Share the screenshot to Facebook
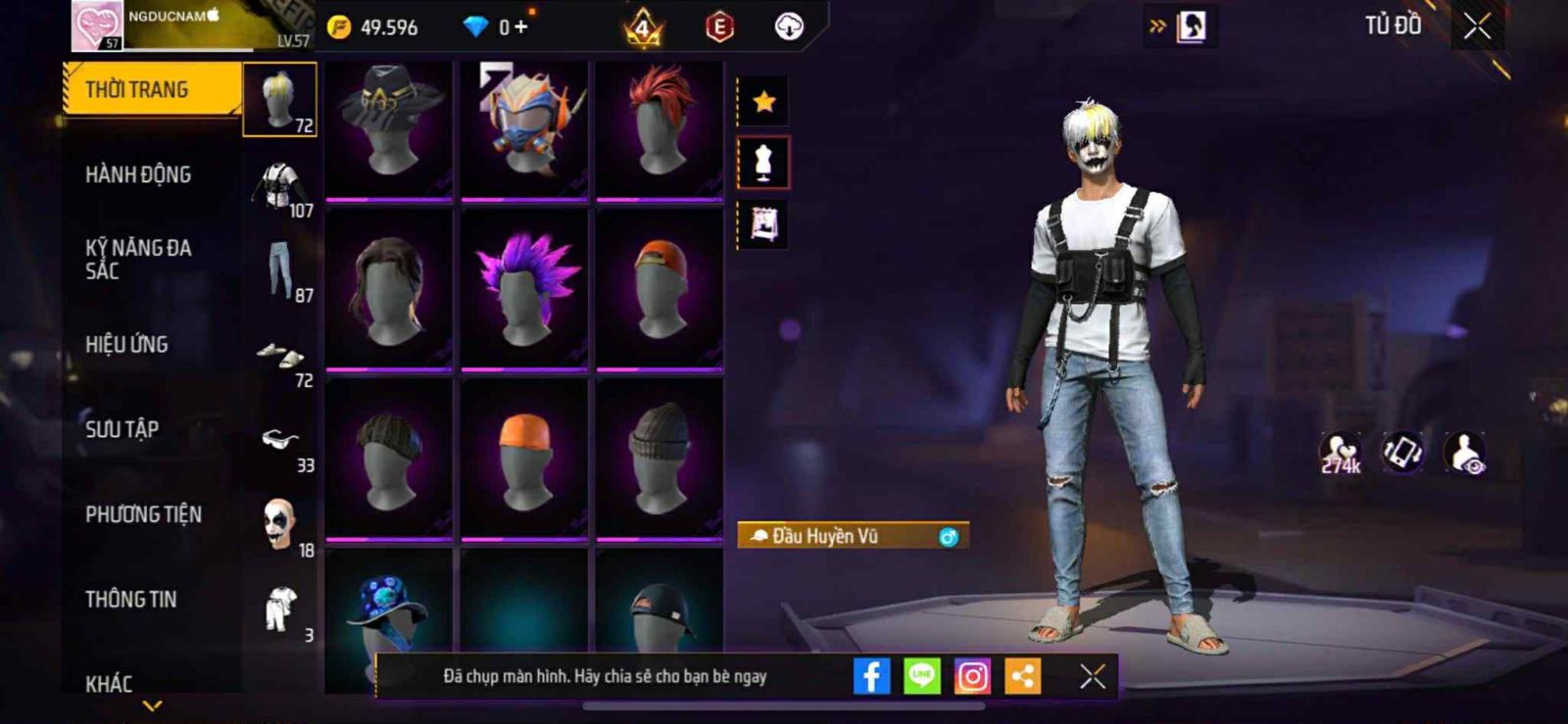Image resolution: width=1568 pixels, height=724 pixels. [x=871, y=676]
